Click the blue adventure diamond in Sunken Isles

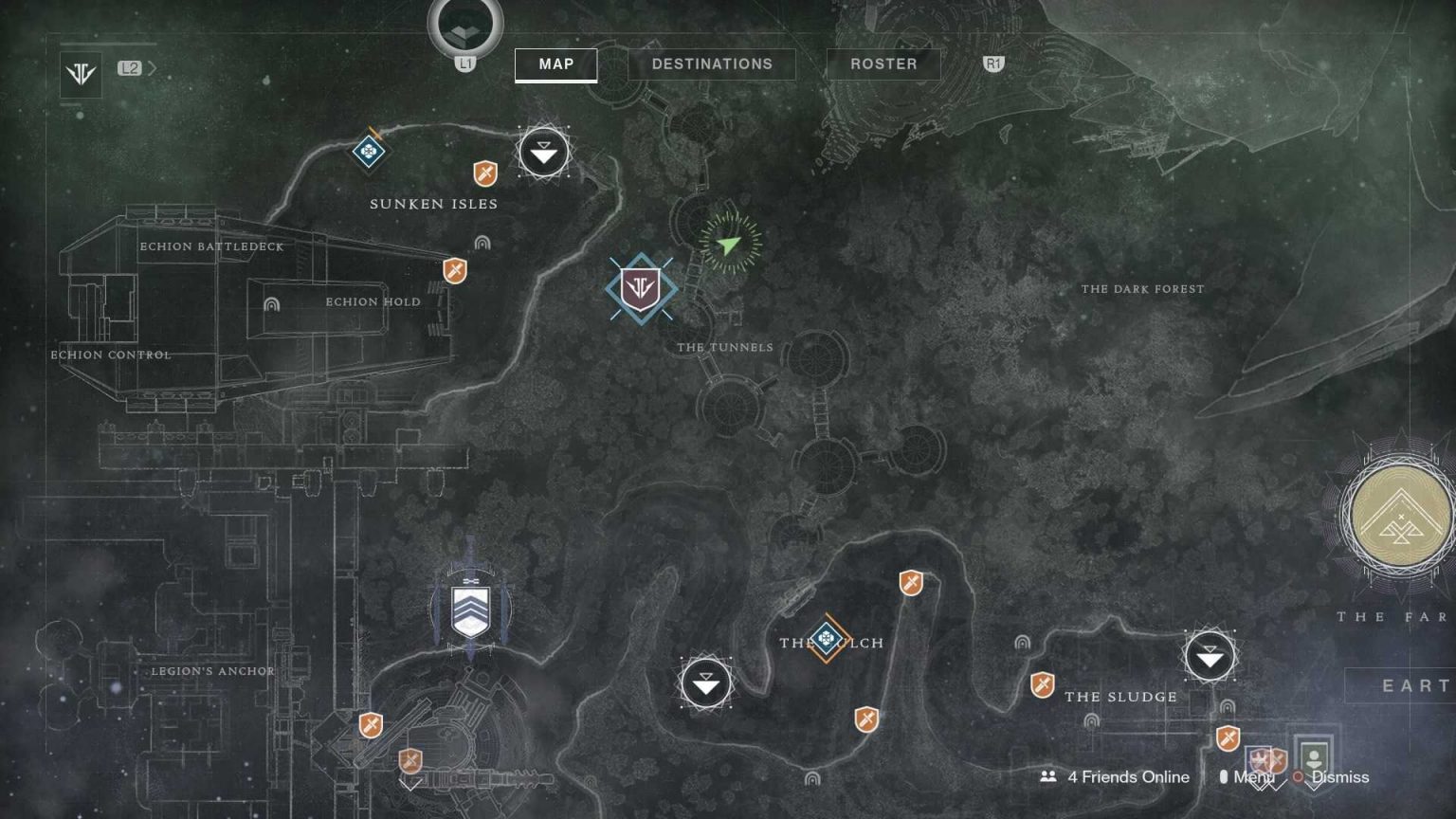coord(367,150)
